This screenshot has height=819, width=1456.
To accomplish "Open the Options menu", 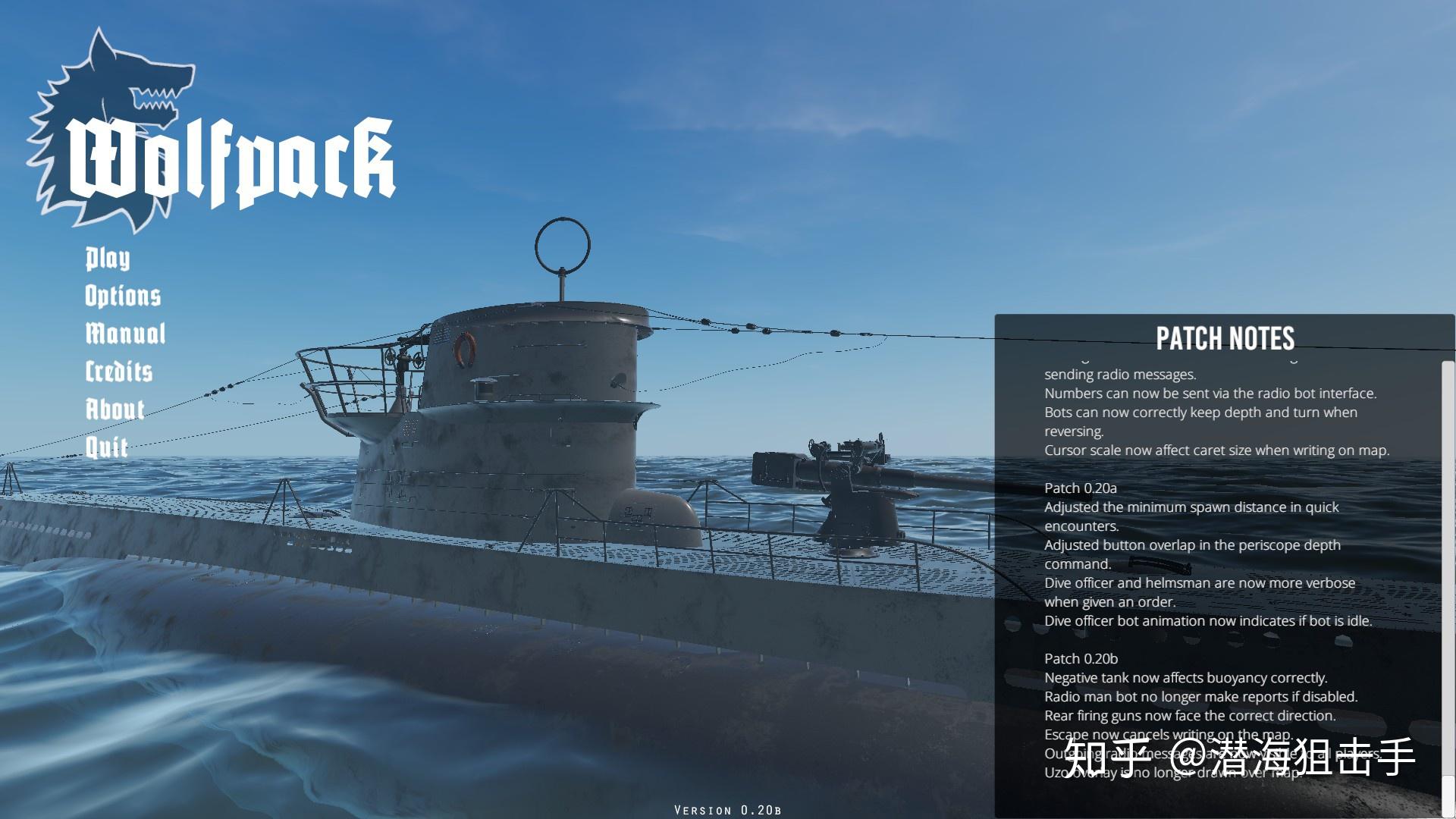I will click(123, 296).
